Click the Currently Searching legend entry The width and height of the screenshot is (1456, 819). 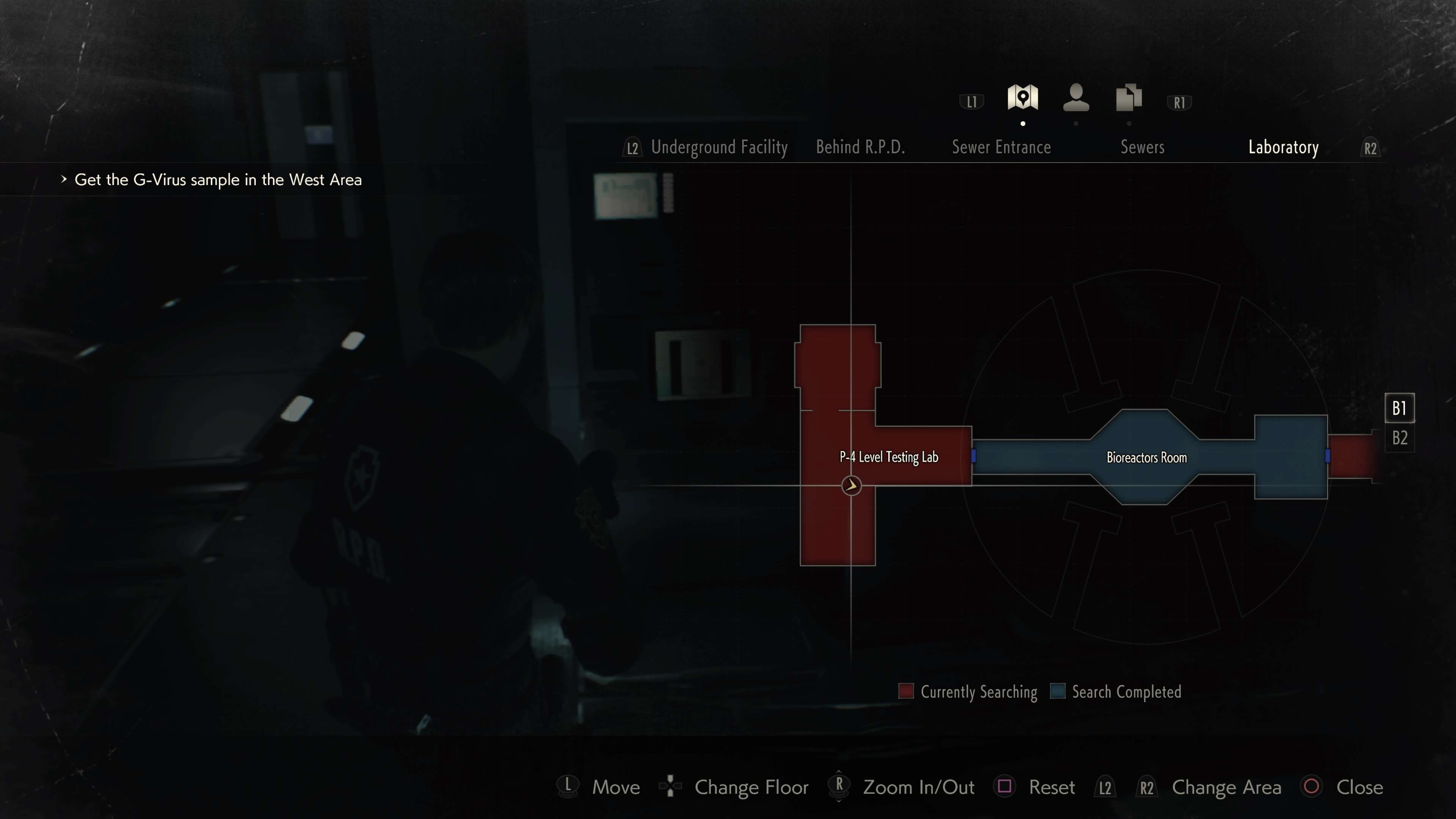pyautogui.click(x=968, y=692)
